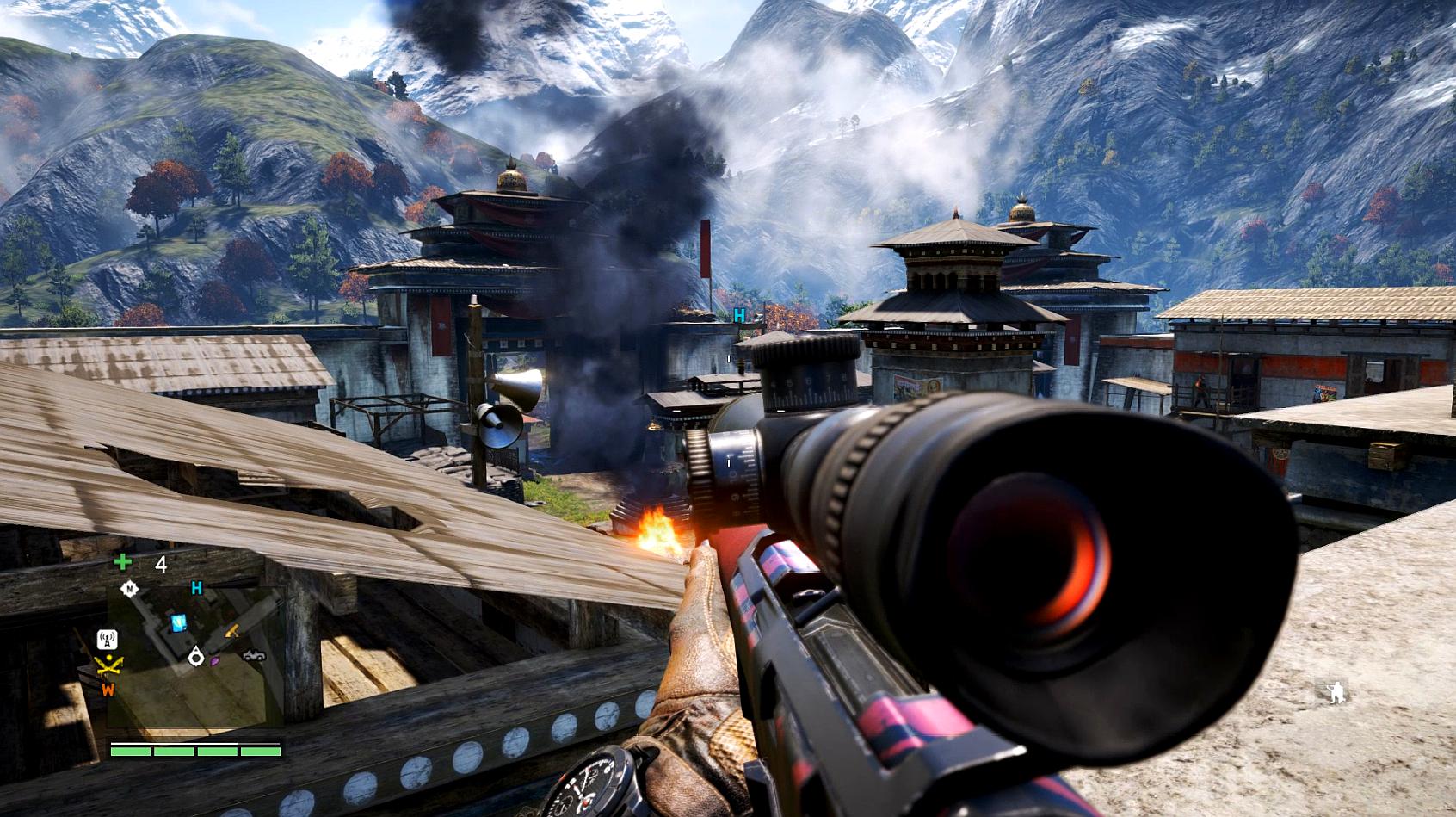
Task: Click the green healing syringe cross icon
Action: click(123, 563)
